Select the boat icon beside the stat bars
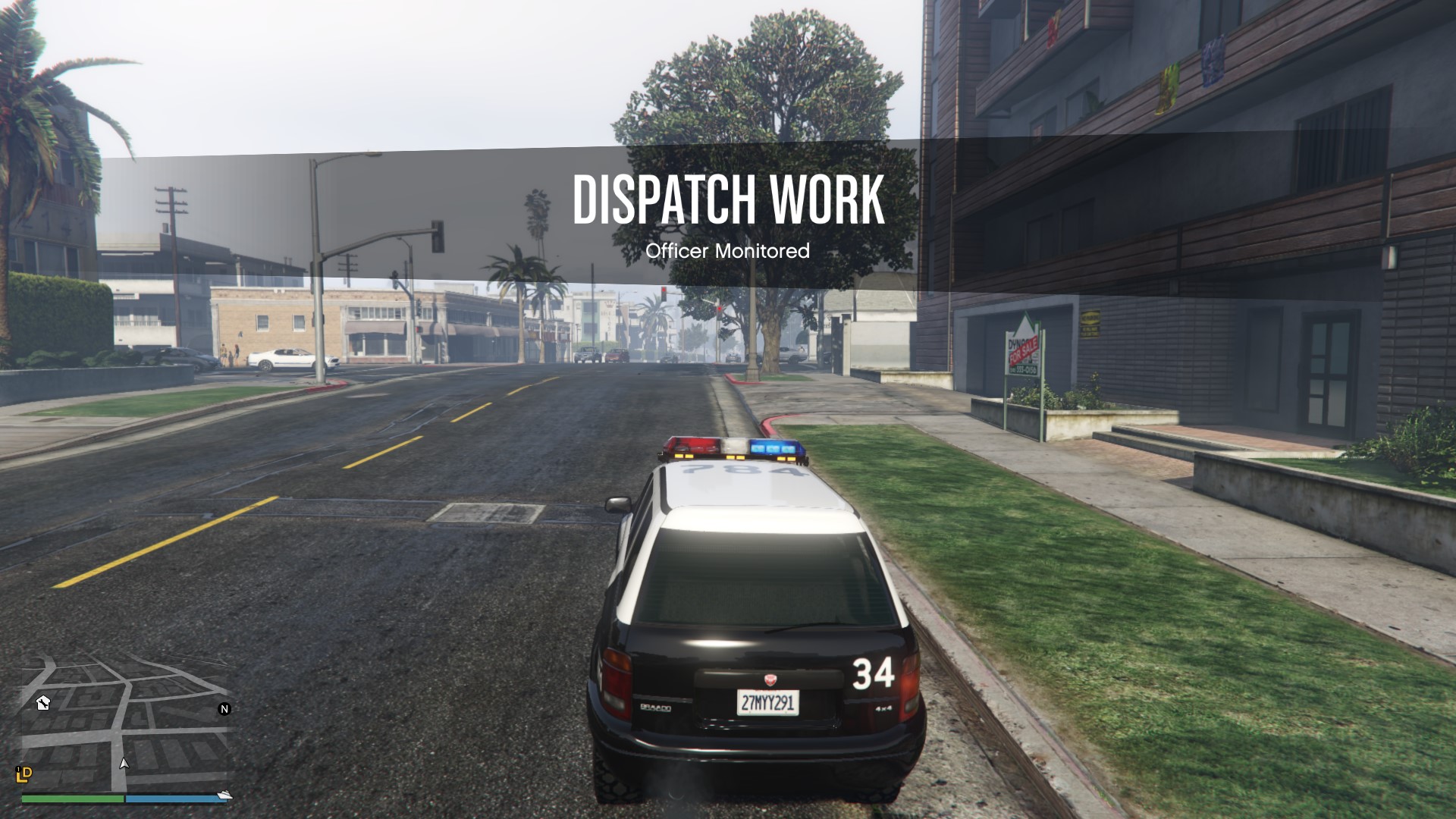 click(x=224, y=796)
